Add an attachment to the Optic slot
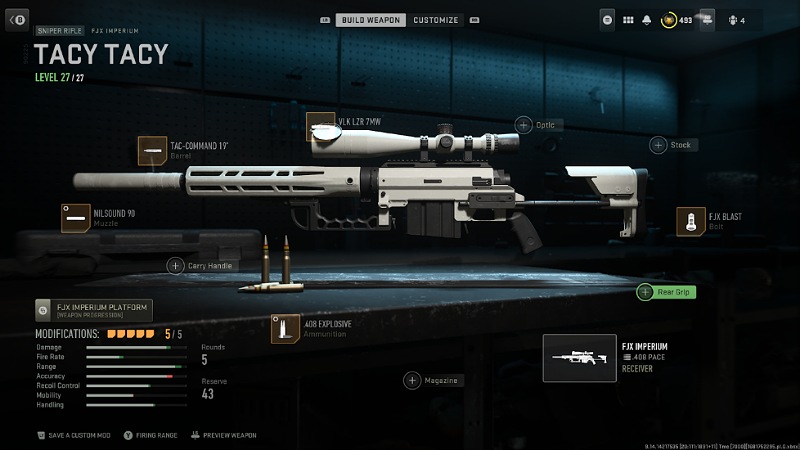Image resolution: width=800 pixels, height=450 pixels. 524,125
